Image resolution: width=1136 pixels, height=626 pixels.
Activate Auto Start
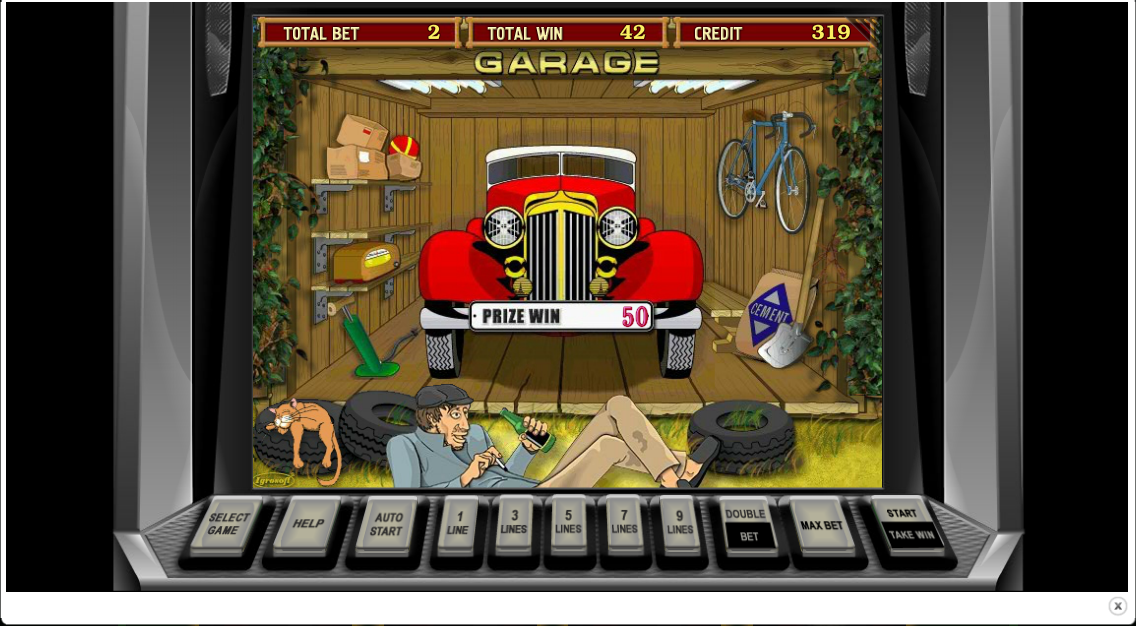tap(387, 525)
